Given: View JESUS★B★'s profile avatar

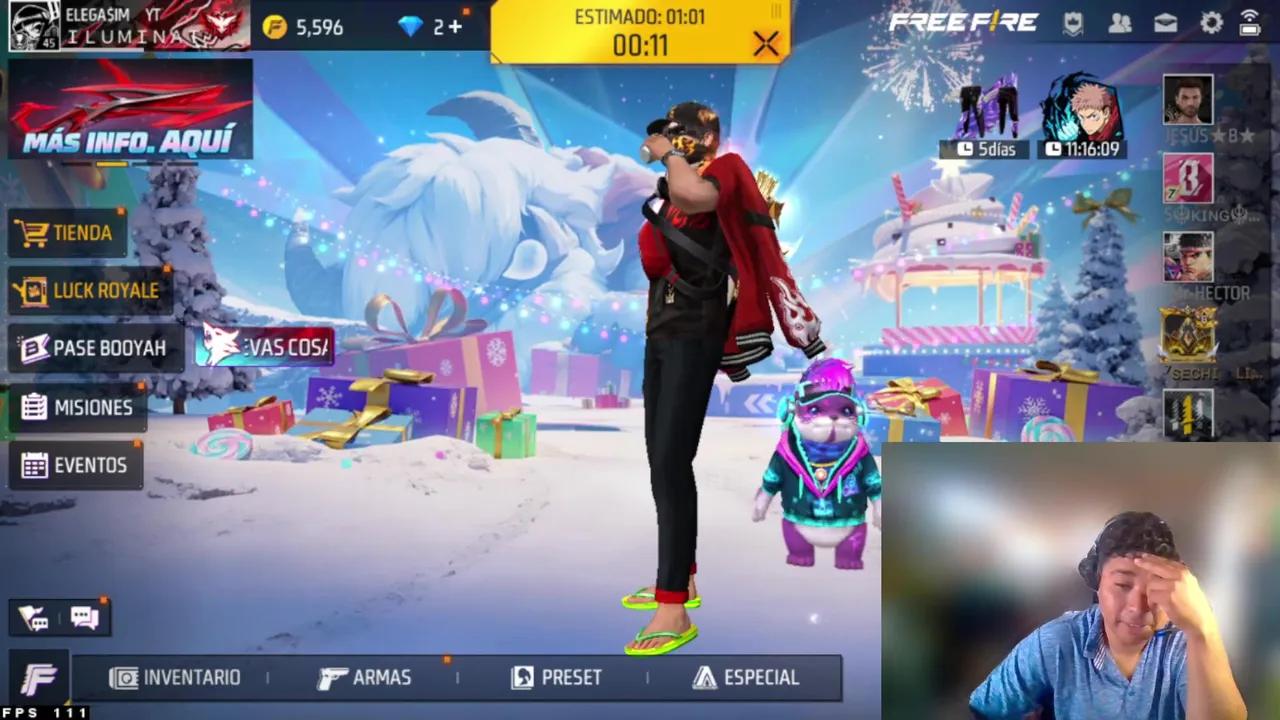Looking at the screenshot, I should (1188, 98).
